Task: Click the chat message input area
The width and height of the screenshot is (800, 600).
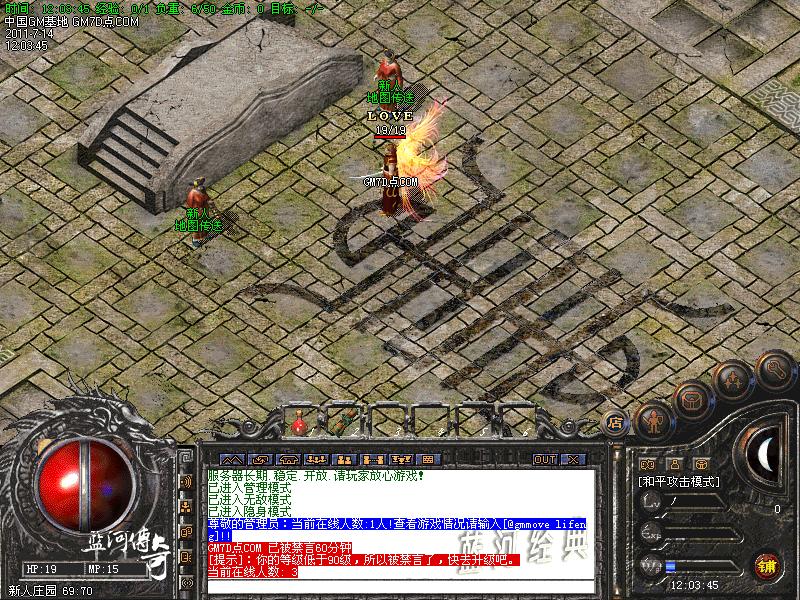Action: pos(400,587)
